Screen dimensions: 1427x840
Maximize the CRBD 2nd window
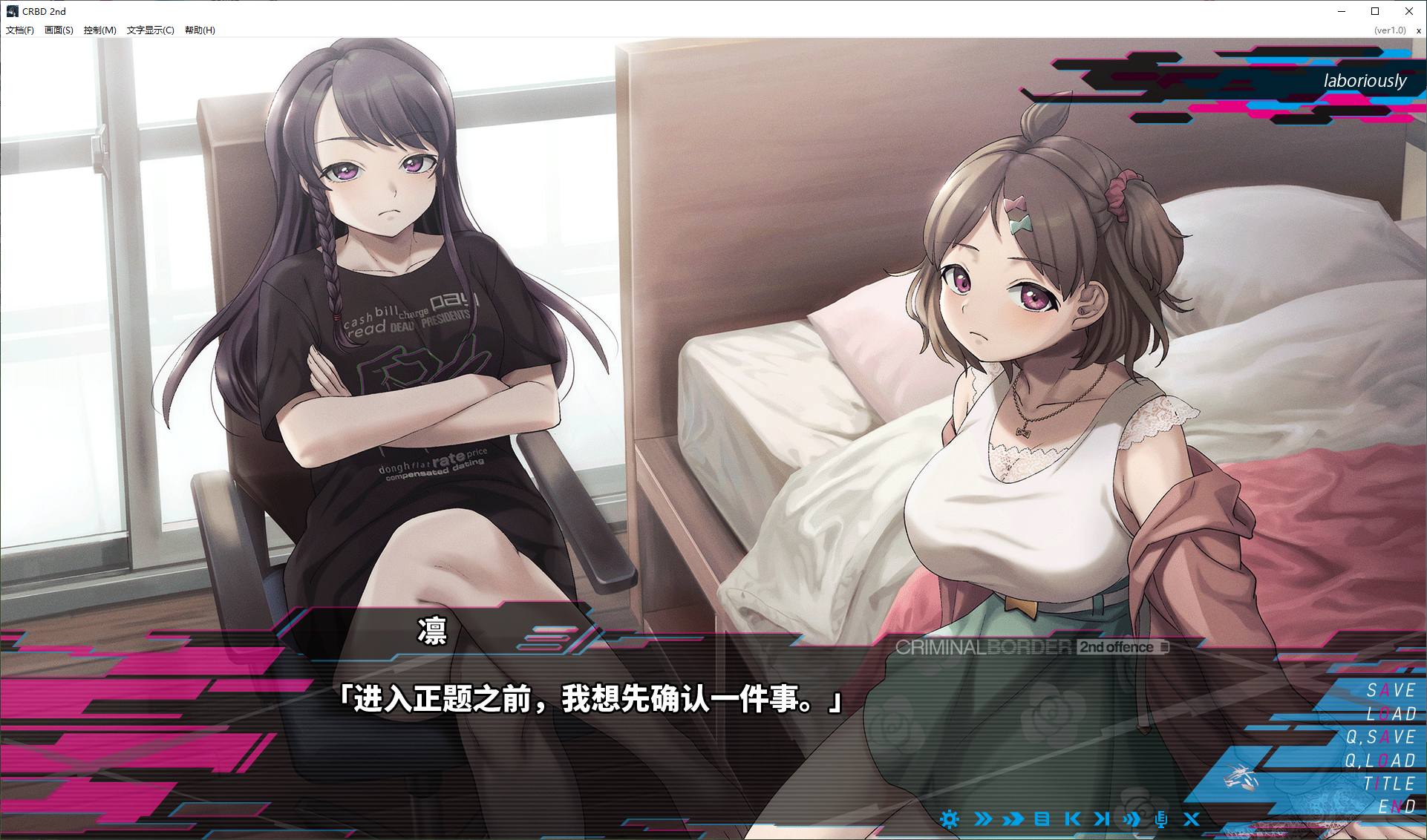[1375, 11]
